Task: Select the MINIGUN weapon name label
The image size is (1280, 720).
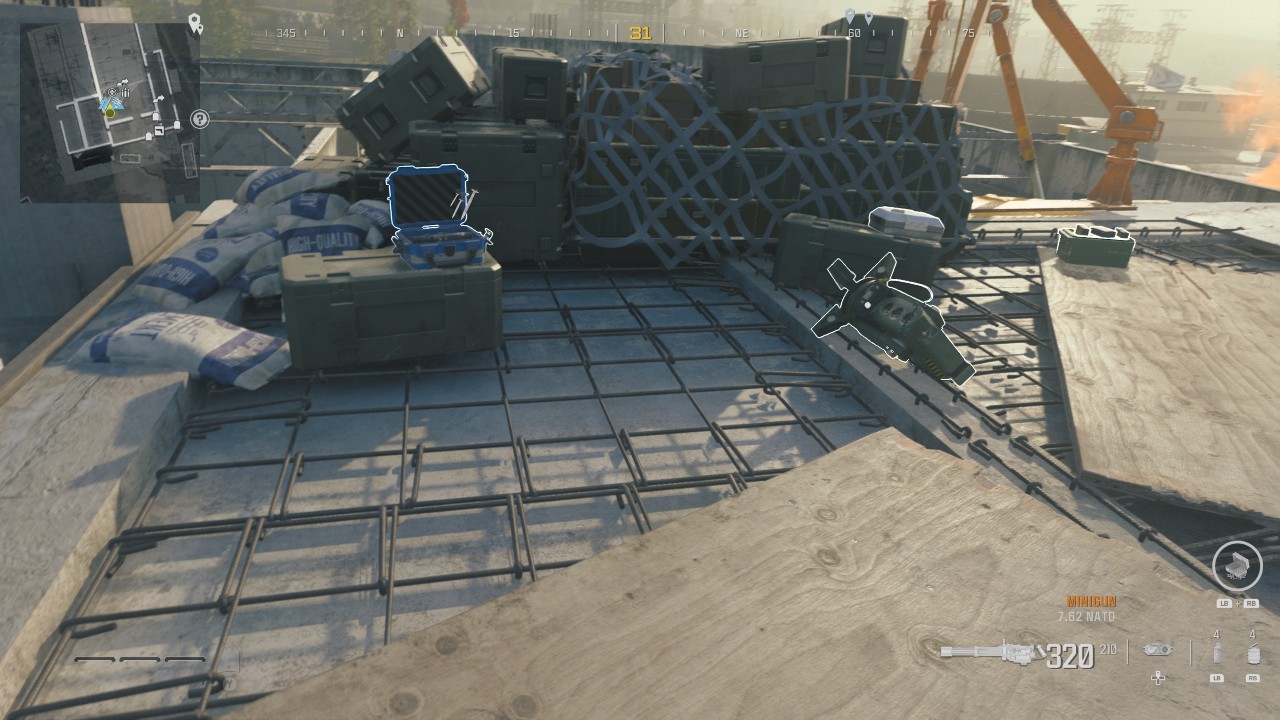Action: (1090, 601)
